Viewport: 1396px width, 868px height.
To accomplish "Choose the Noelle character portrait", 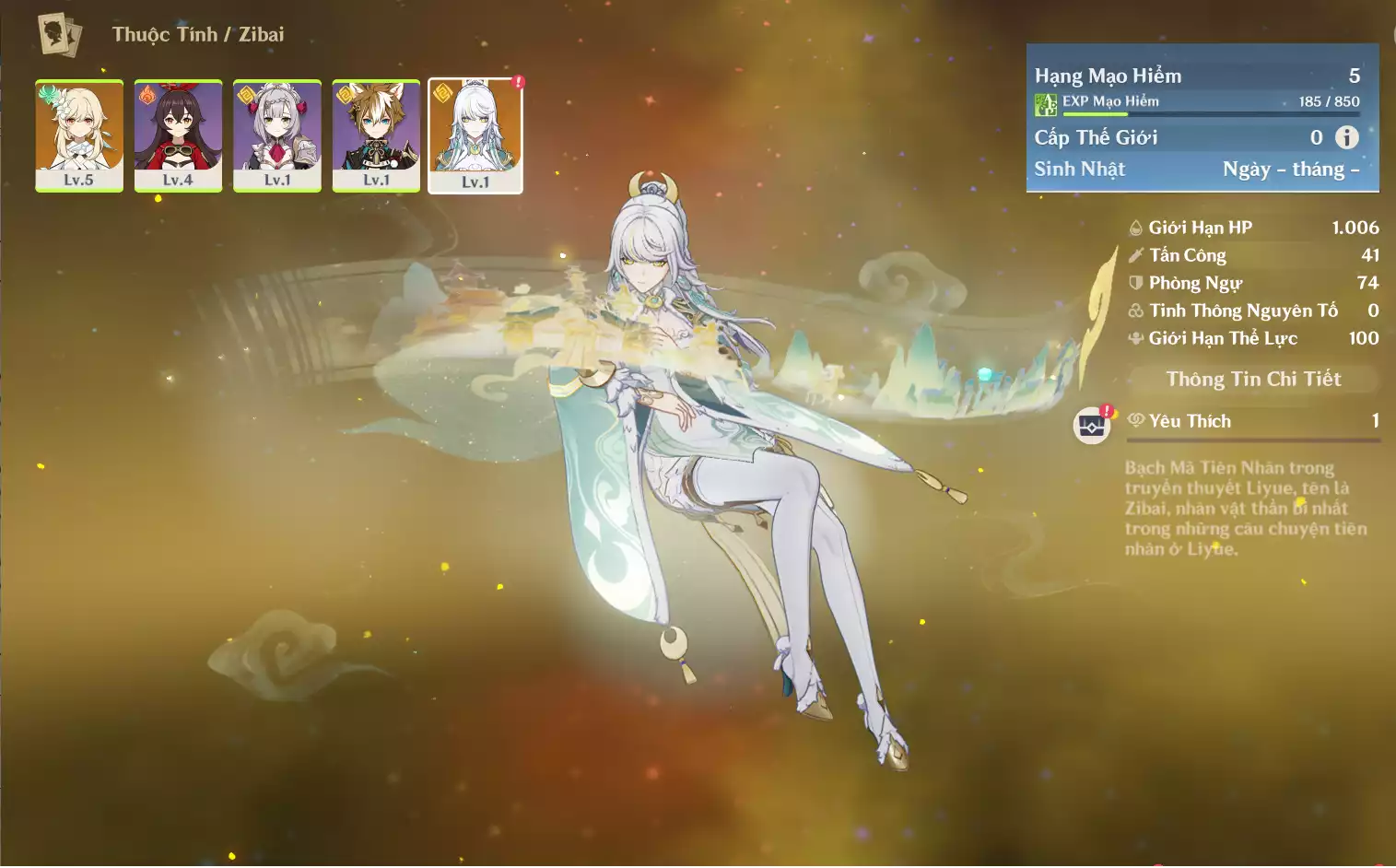I will (277, 135).
